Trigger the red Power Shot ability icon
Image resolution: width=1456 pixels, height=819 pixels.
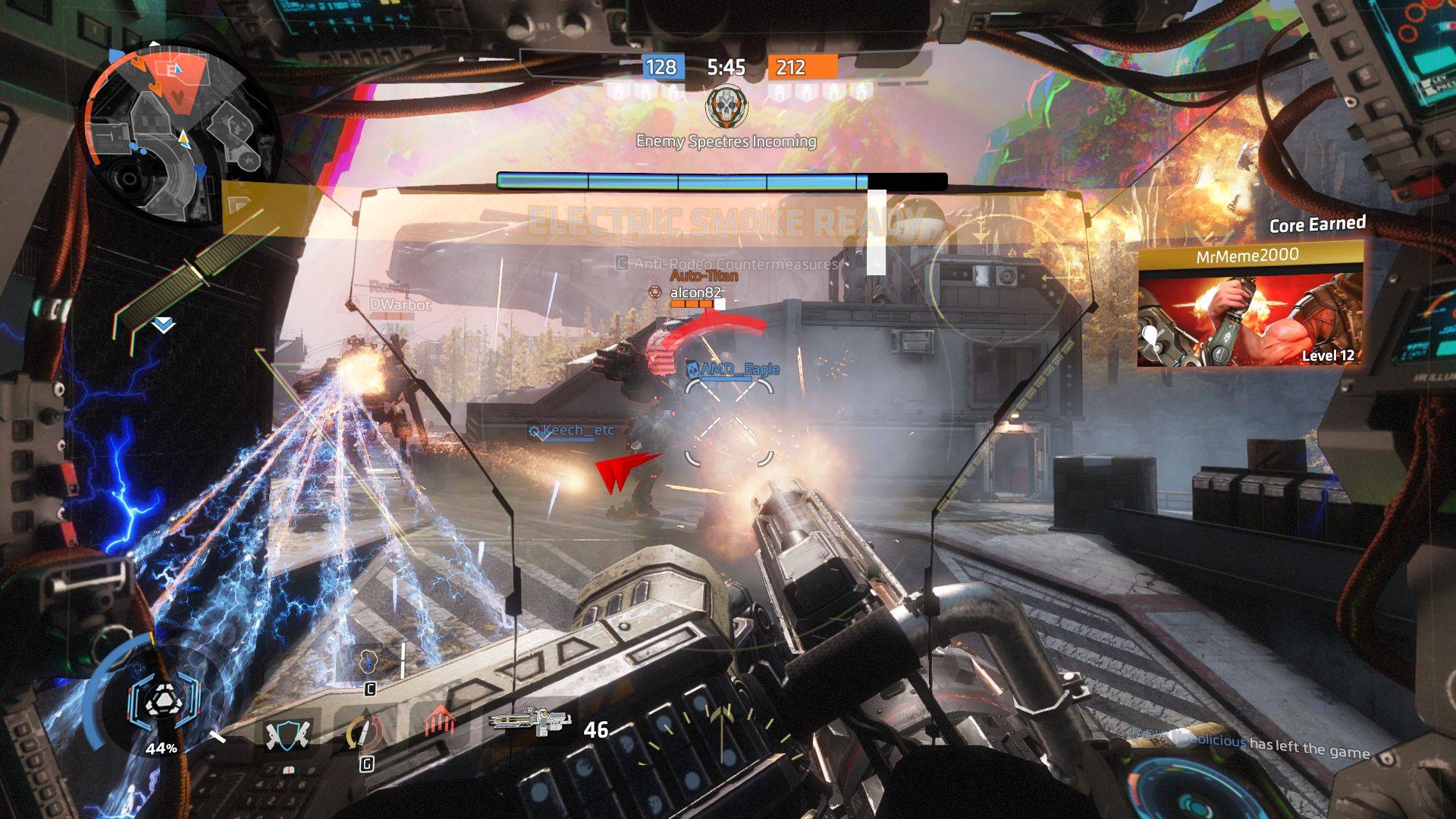[x=438, y=720]
